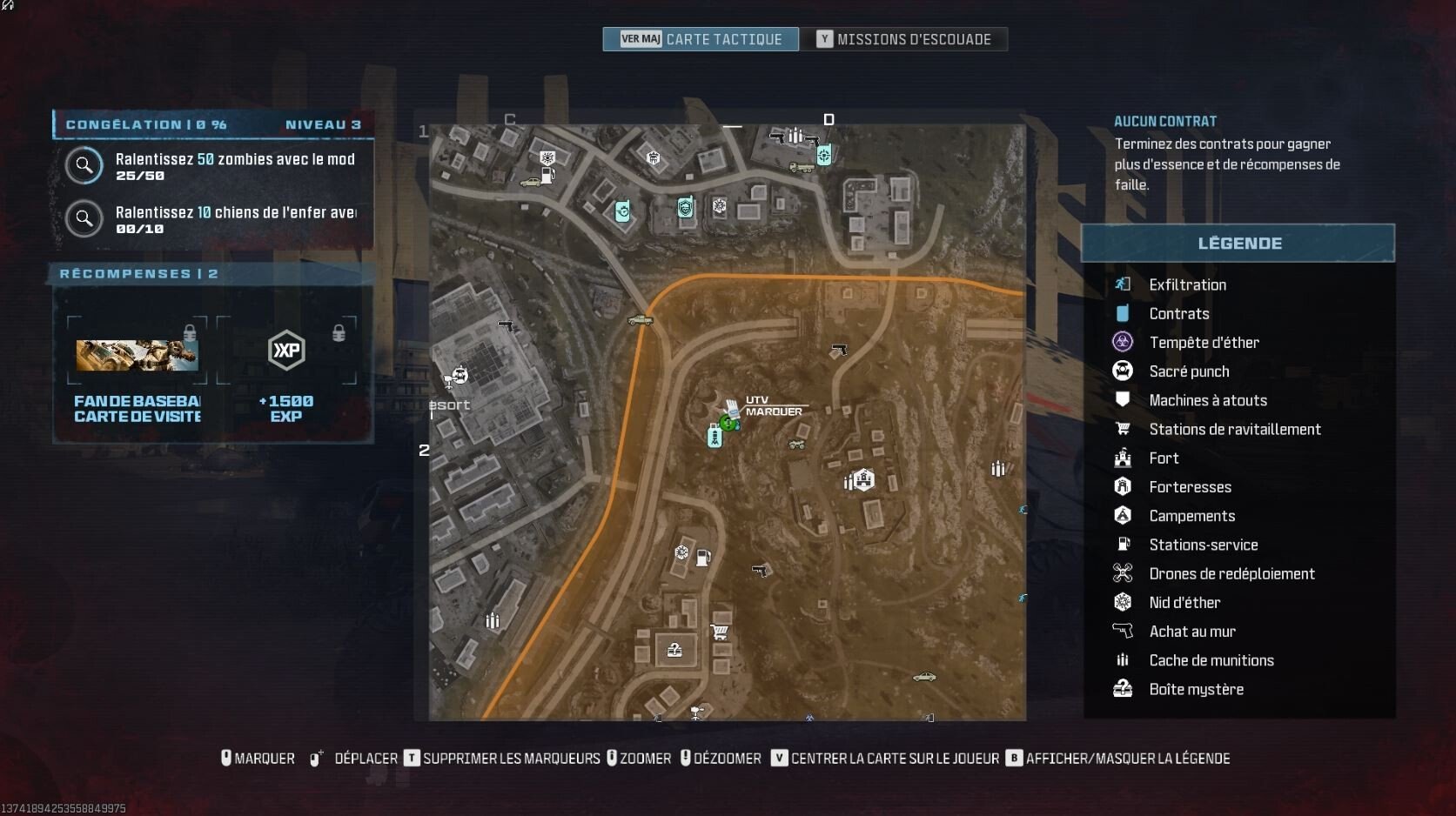Select the Exfiltration icon in the legend

coord(1122,284)
